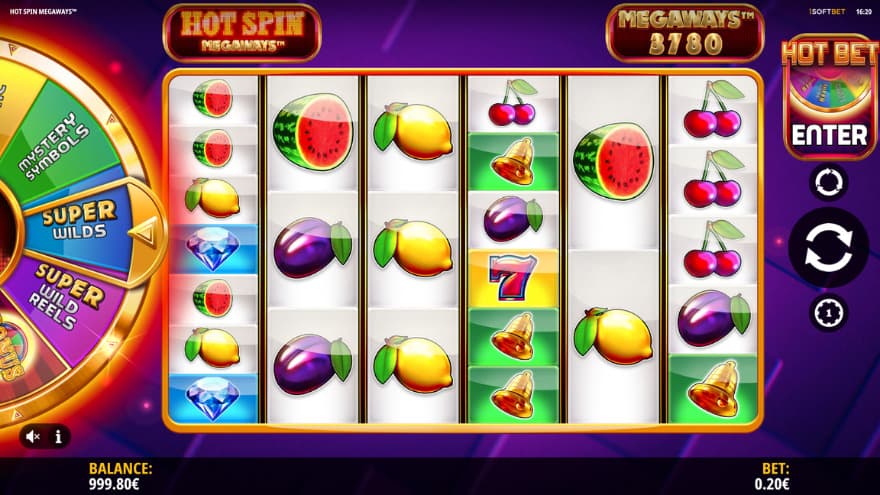The width and height of the screenshot is (880, 495).
Task: Toggle the muted speaker sound icon
Action: click(33, 436)
